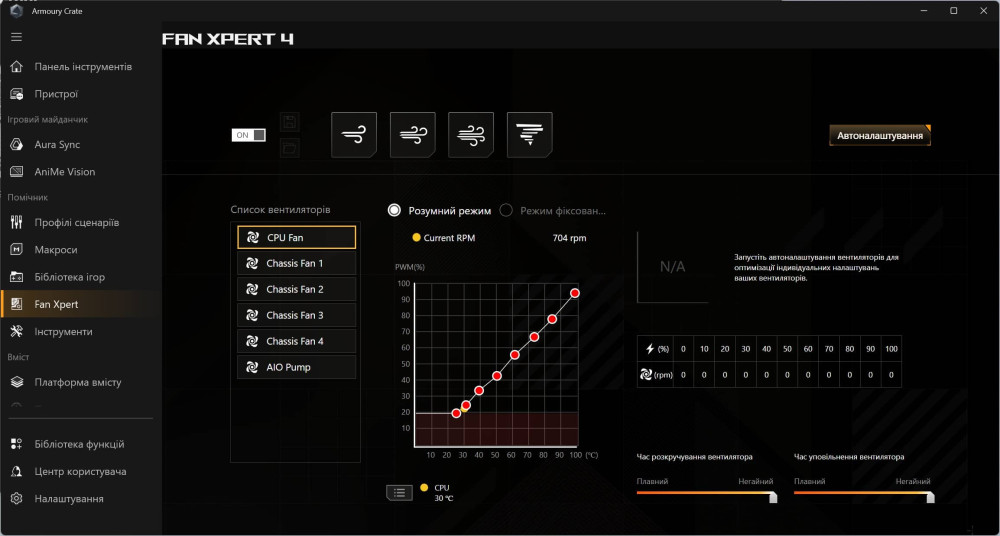Select Chassis Fan 1 from the fan list
Viewport: 1000px width, 536px height.
tap(296, 264)
